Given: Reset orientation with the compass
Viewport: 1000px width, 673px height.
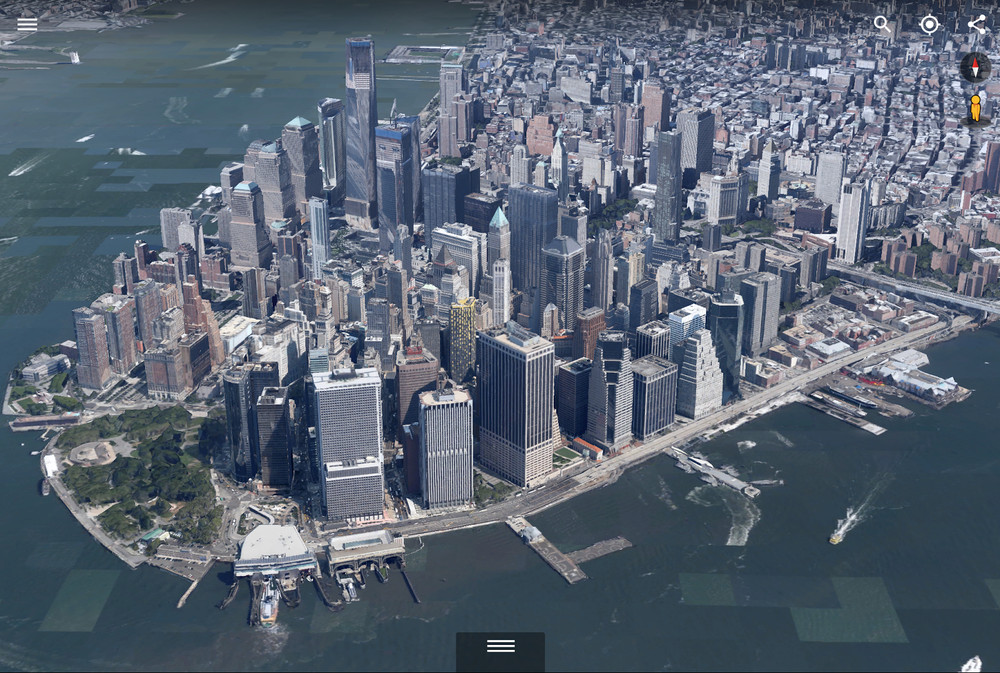Looking at the screenshot, I should click(x=975, y=68).
